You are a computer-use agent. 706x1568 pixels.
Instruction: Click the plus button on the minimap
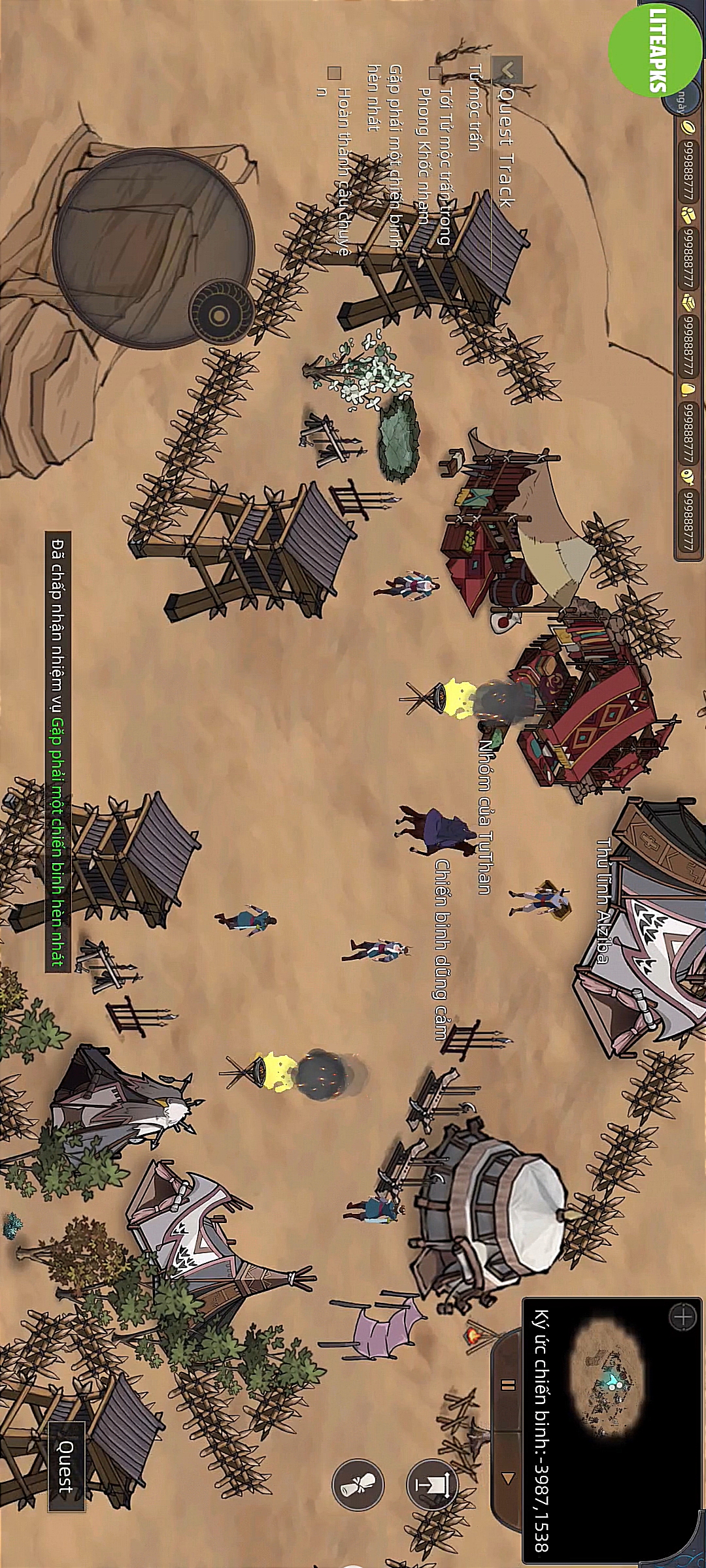click(682, 1316)
